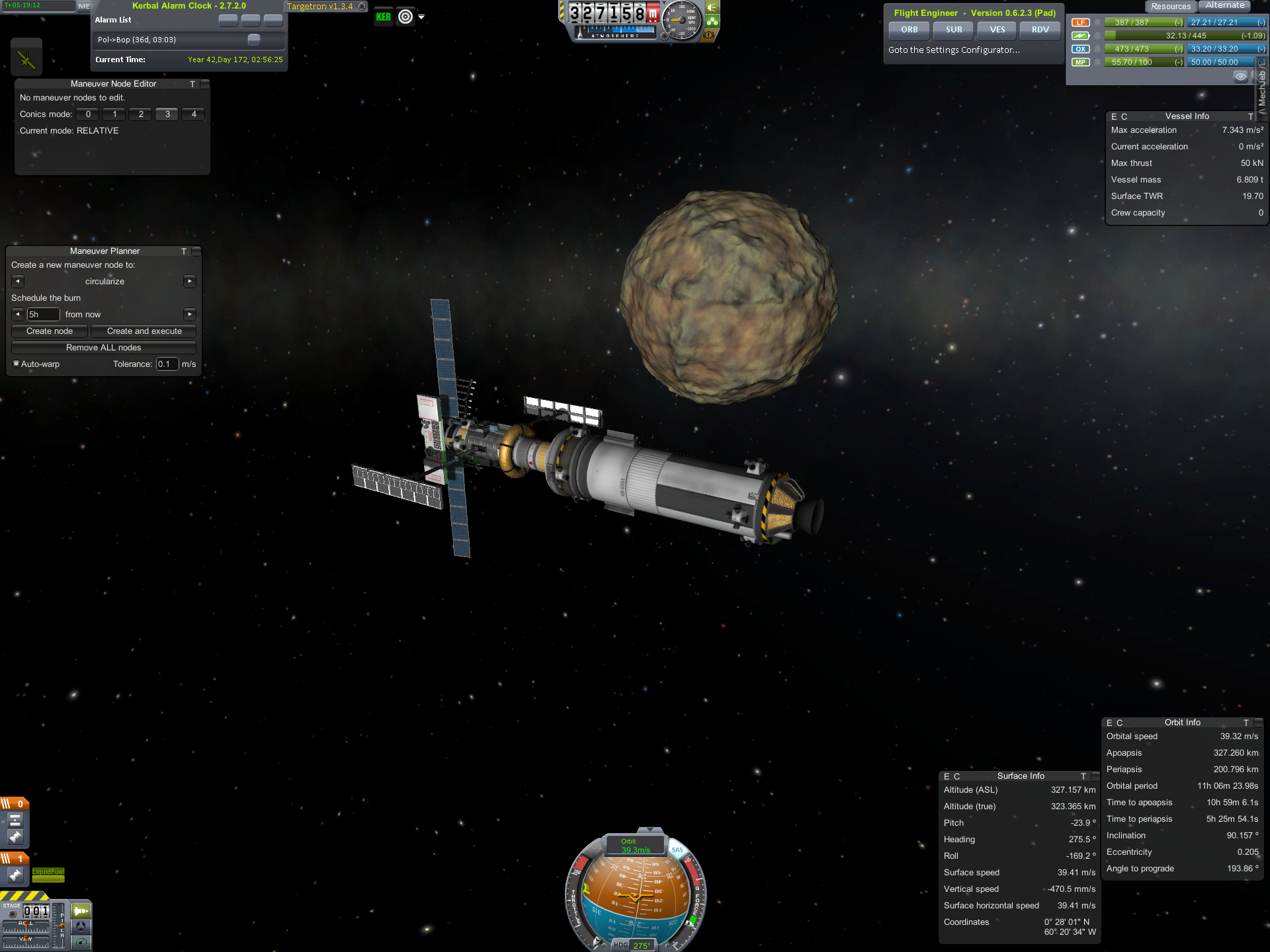This screenshot has height=952, width=1270.
Task: Activate the RDV rendezvous panel
Action: (x=1040, y=30)
